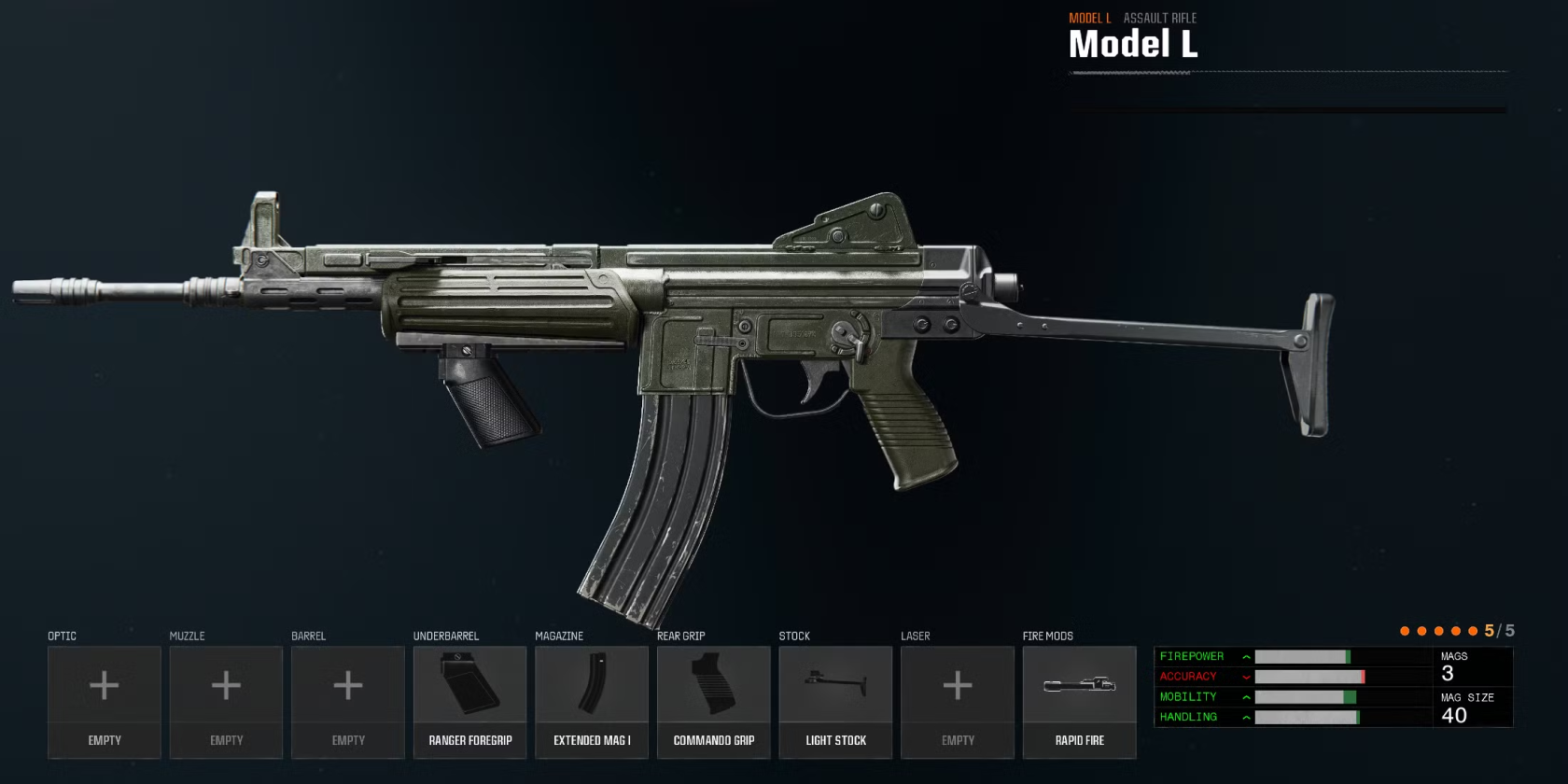The height and width of the screenshot is (784, 1568).
Task: Click the Mags counter showing 3
Action: click(1449, 670)
